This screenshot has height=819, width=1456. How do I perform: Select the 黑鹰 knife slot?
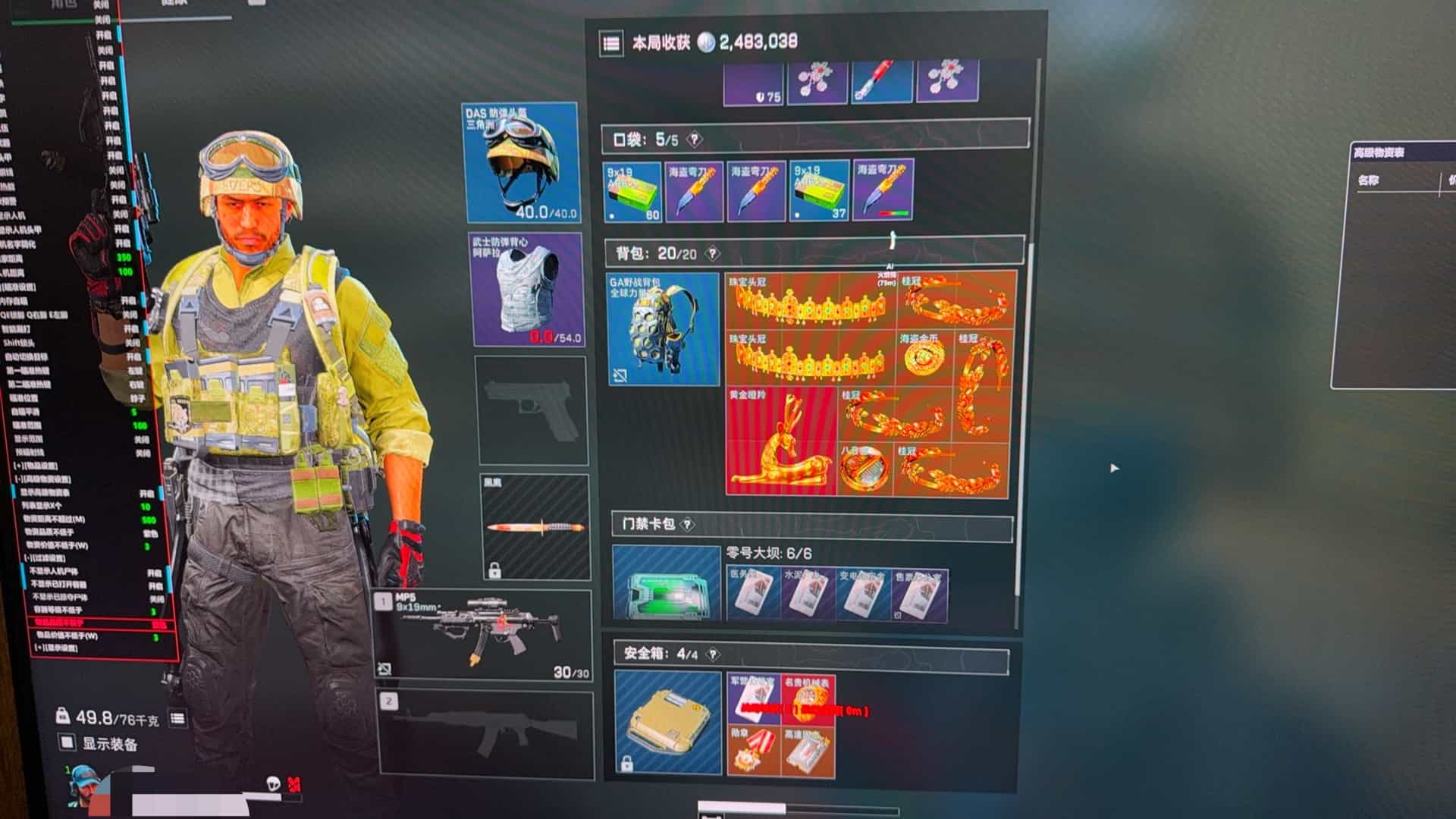click(535, 526)
